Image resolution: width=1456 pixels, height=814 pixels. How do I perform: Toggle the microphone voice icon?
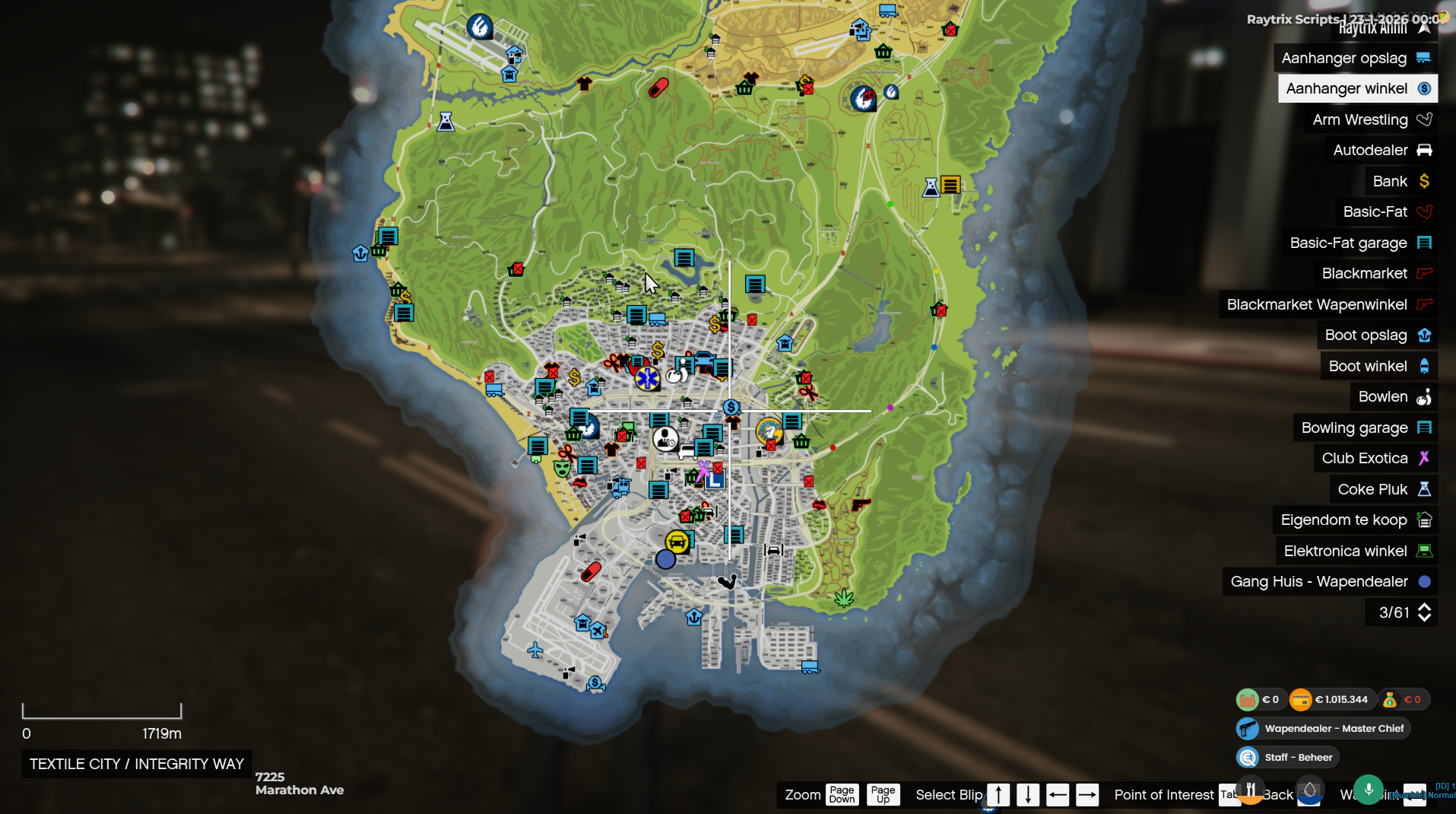1369,790
